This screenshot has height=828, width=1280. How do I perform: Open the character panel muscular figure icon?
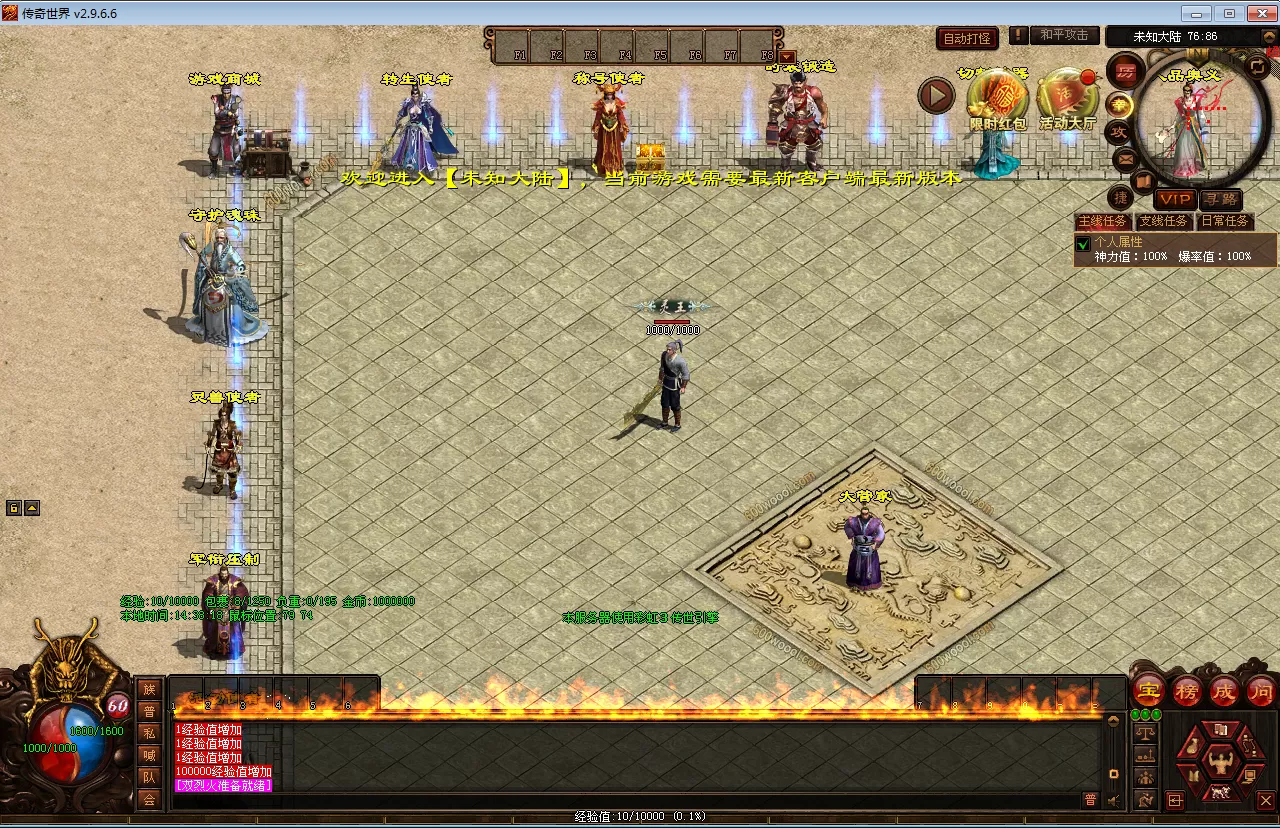[1219, 763]
